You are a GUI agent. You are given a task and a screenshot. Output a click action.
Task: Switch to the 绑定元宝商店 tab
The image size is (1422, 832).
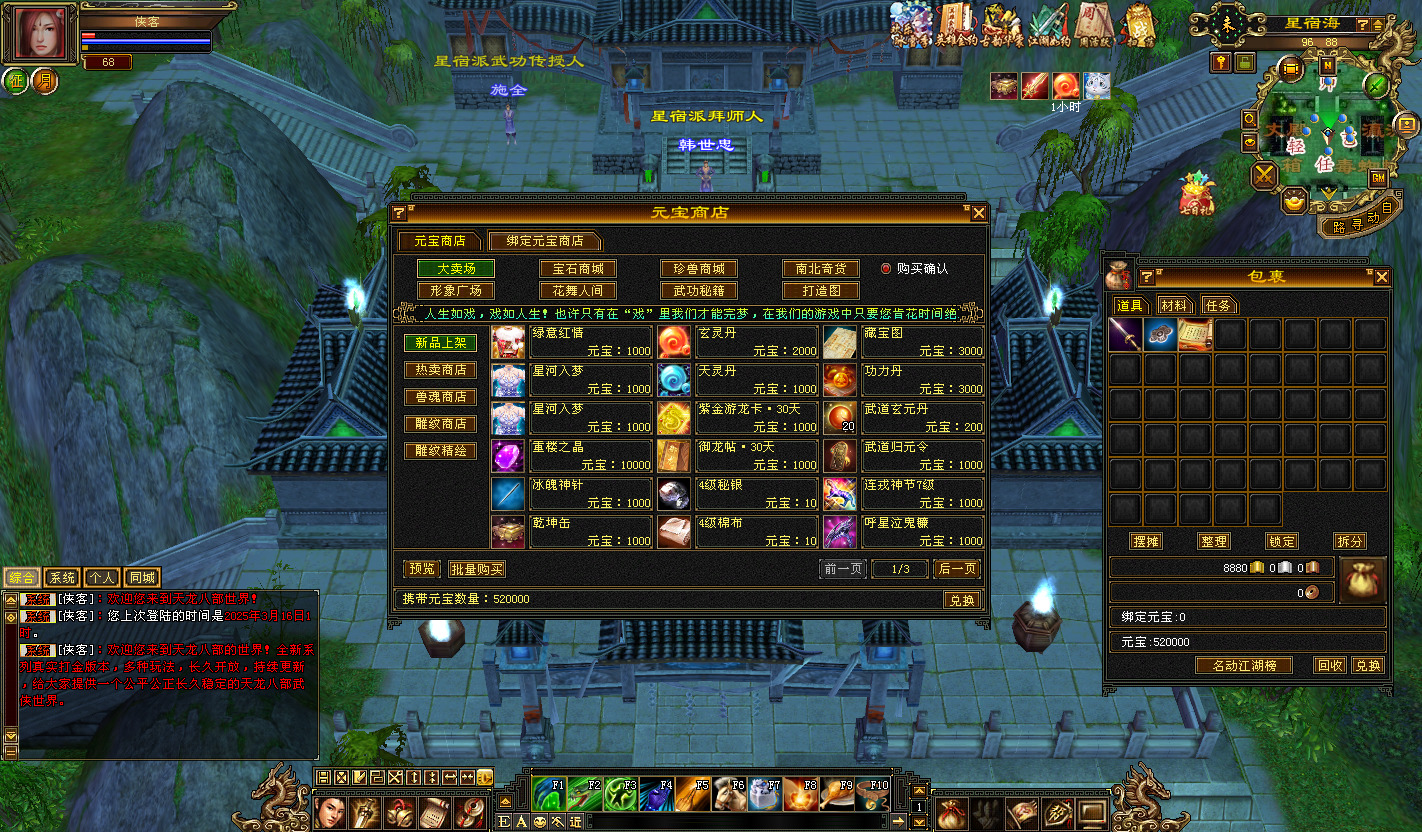pos(544,241)
